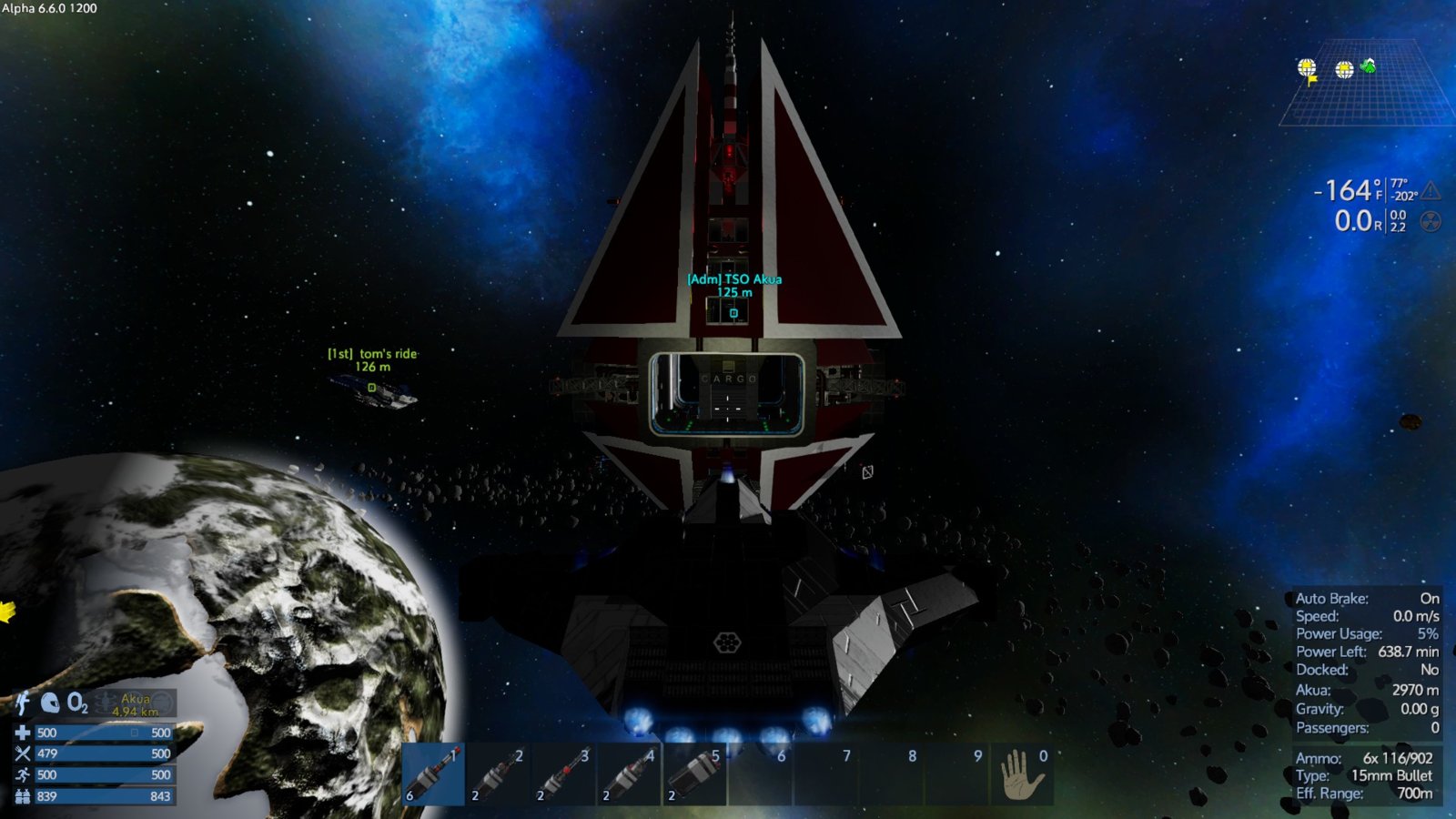The height and width of the screenshot is (819, 1456).
Task: Select the open hand slot 0
Action: (x=1022, y=774)
